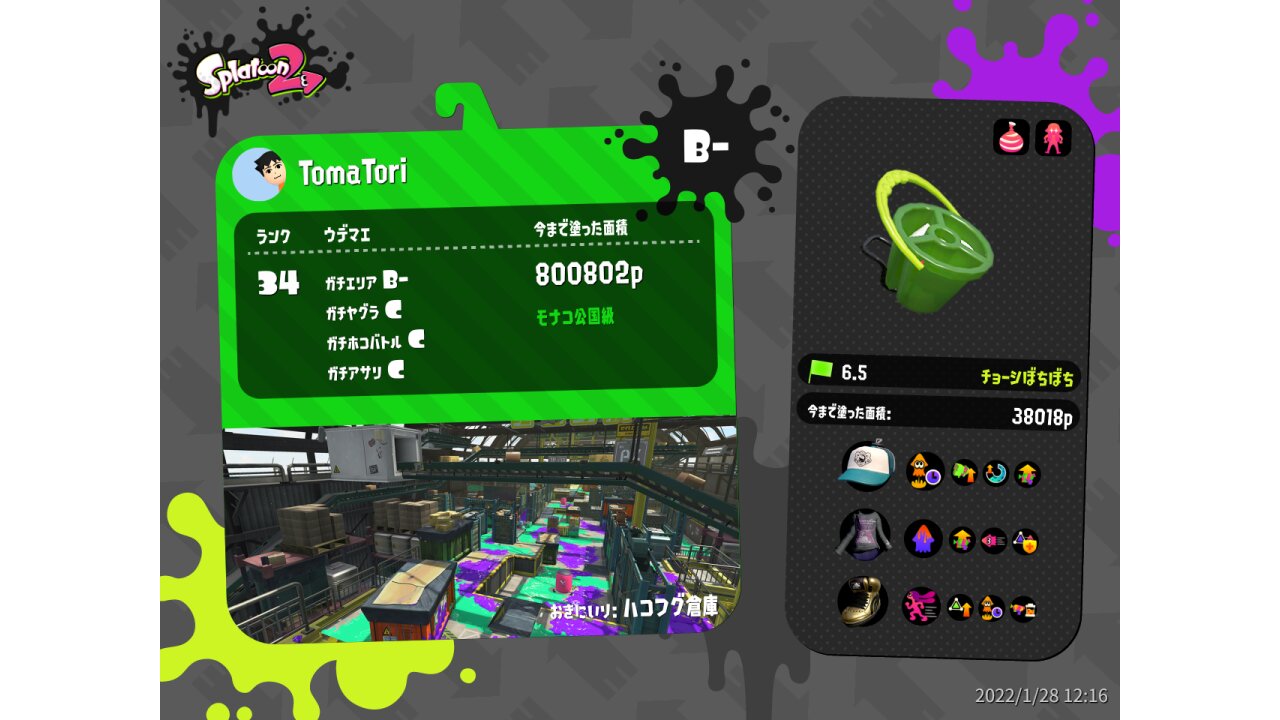The width and height of the screenshot is (1280, 720).
Task: Select the pink special weapon icon
Action: pyautogui.click(x=1053, y=138)
